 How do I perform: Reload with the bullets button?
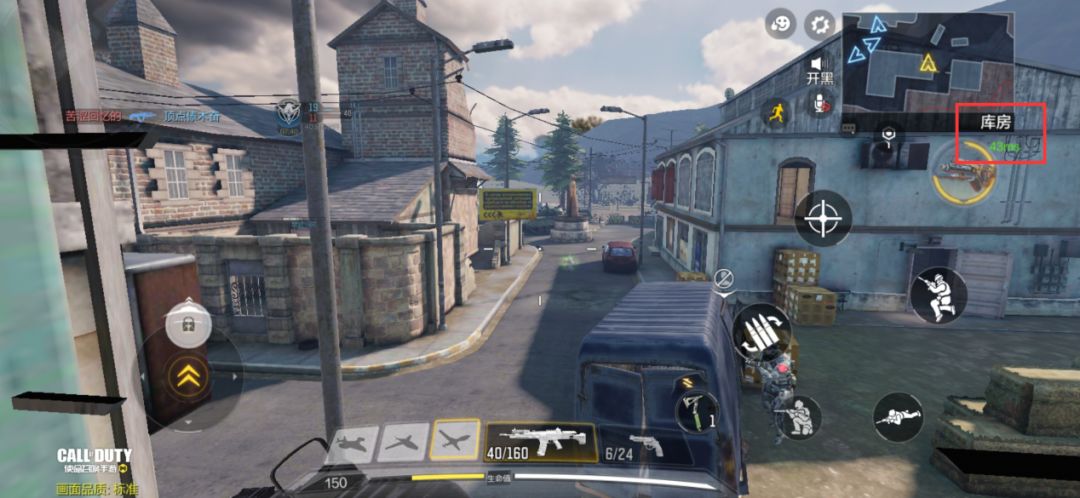pos(761,332)
